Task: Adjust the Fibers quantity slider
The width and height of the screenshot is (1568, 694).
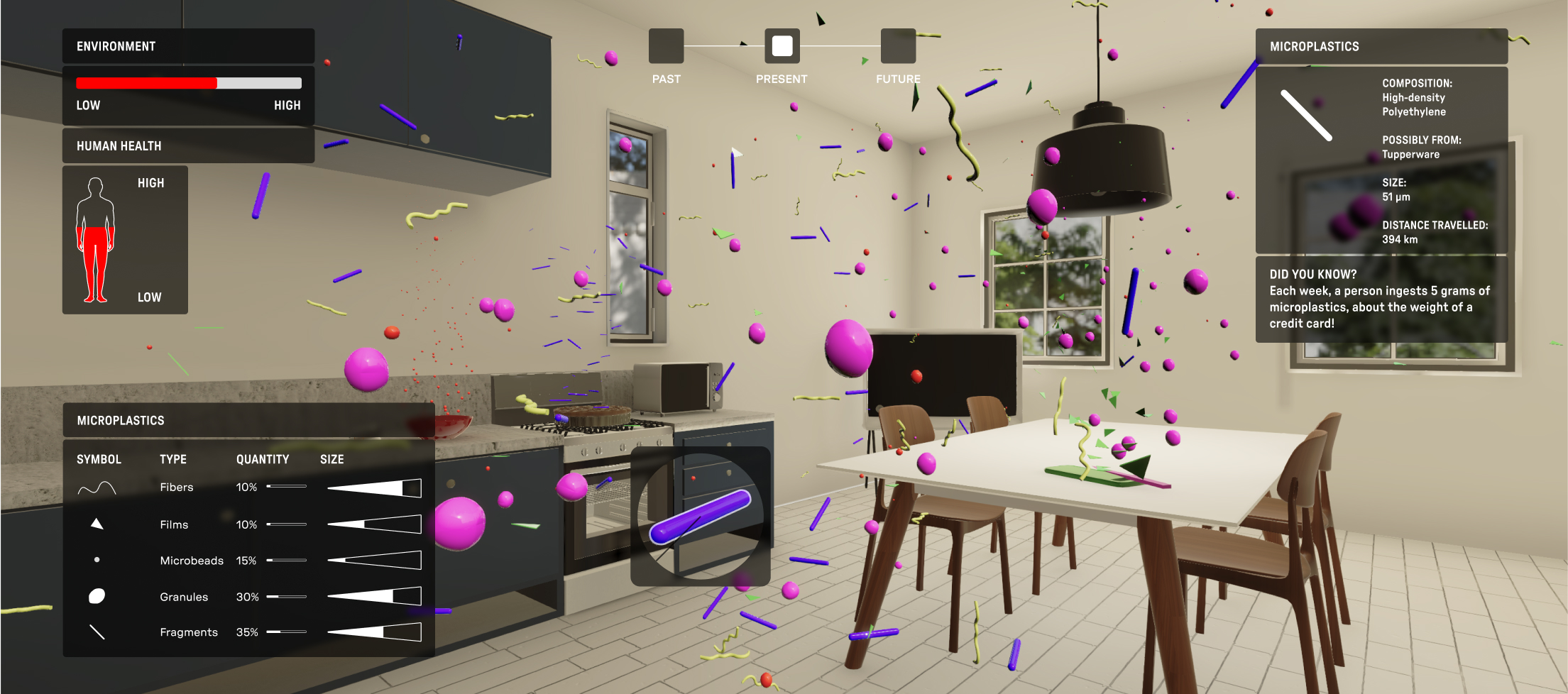Action: click(x=286, y=487)
